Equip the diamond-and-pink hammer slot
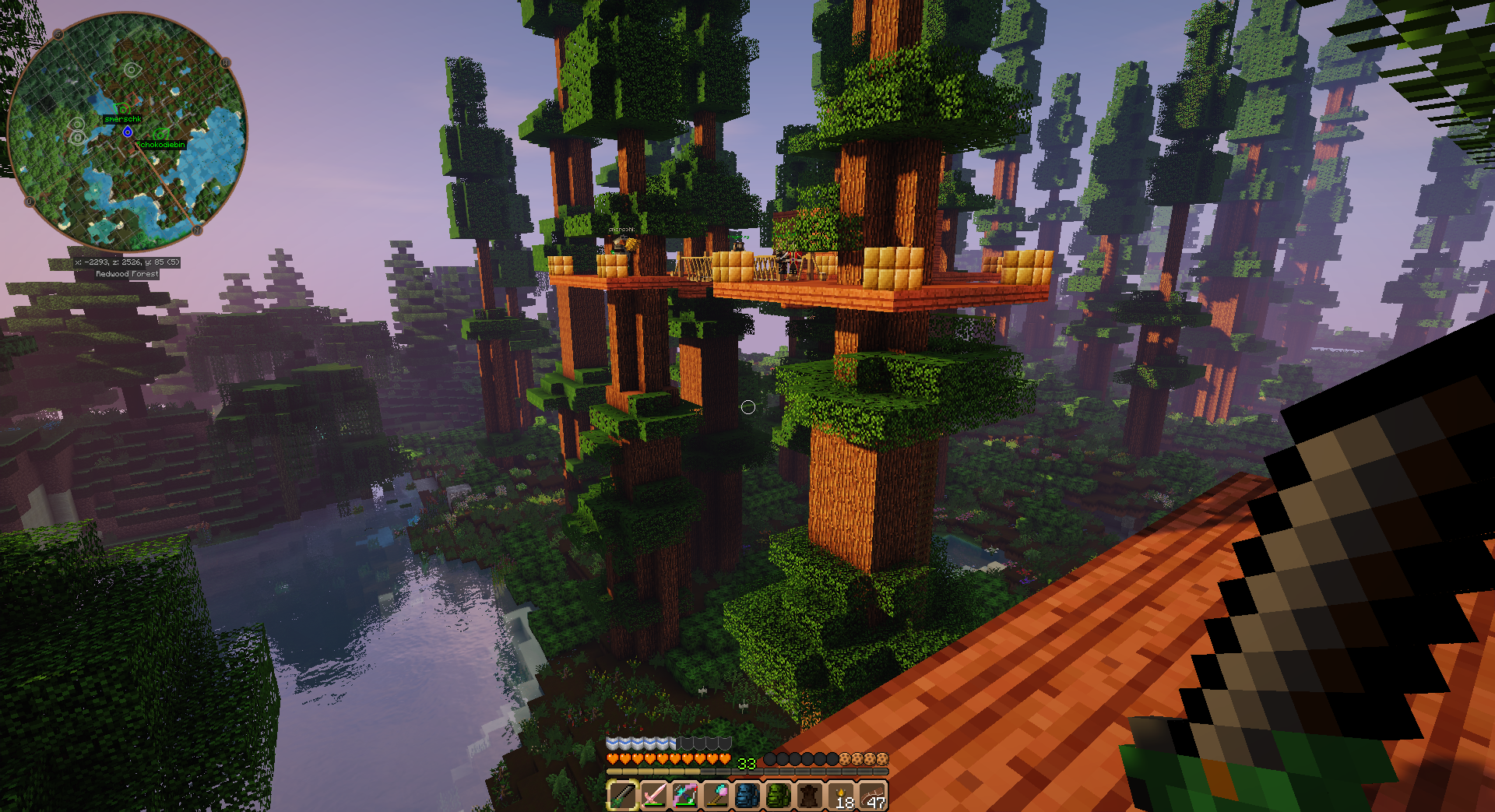Image resolution: width=1495 pixels, height=812 pixels. (x=716, y=795)
